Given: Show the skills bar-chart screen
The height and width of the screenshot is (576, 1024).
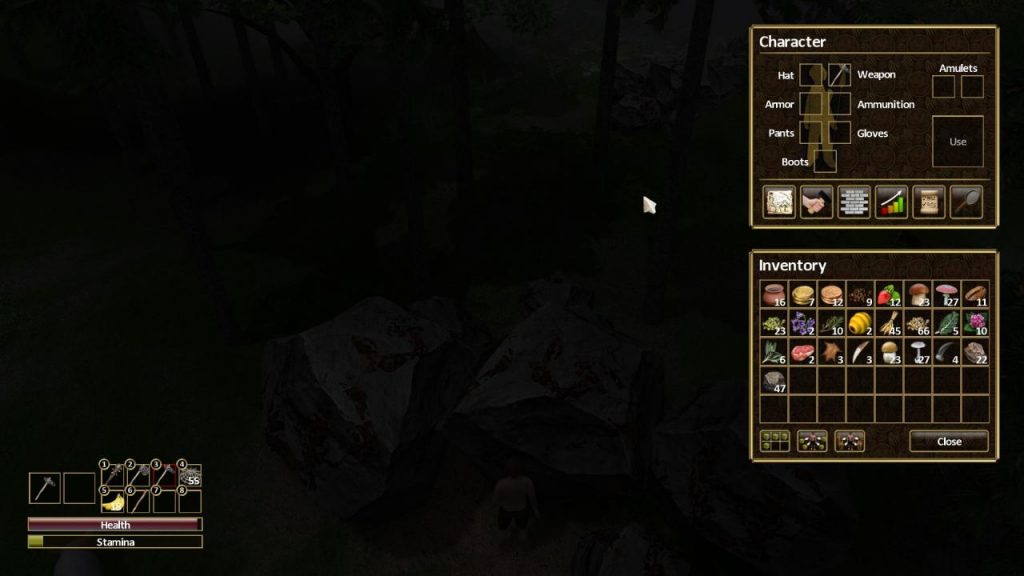Looking at the screenshot, I should tap(891, 202).
